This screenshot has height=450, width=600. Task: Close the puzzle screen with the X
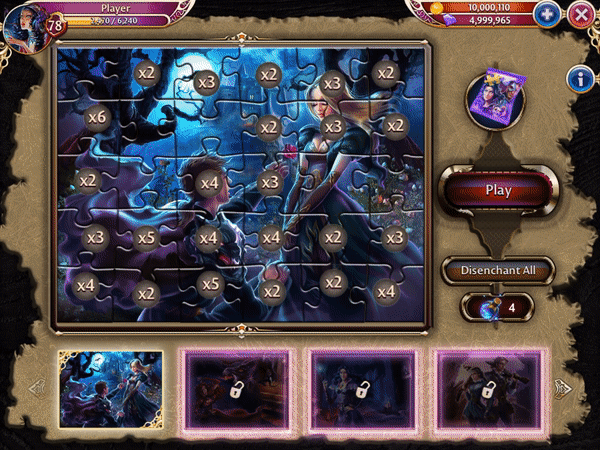(x=580, y=14)
